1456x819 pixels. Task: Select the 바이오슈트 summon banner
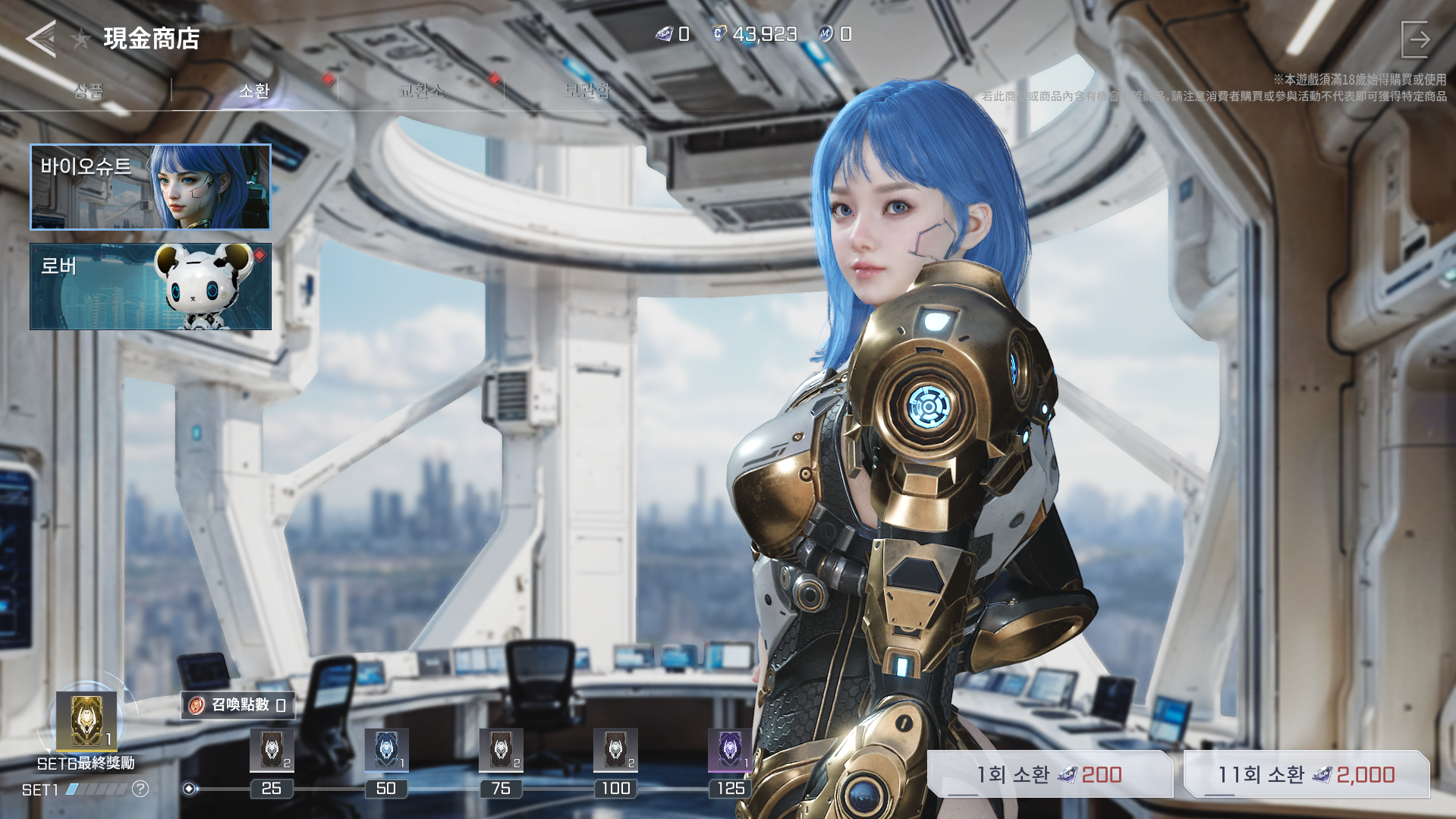pyautogui.click(x=150, y=187)
